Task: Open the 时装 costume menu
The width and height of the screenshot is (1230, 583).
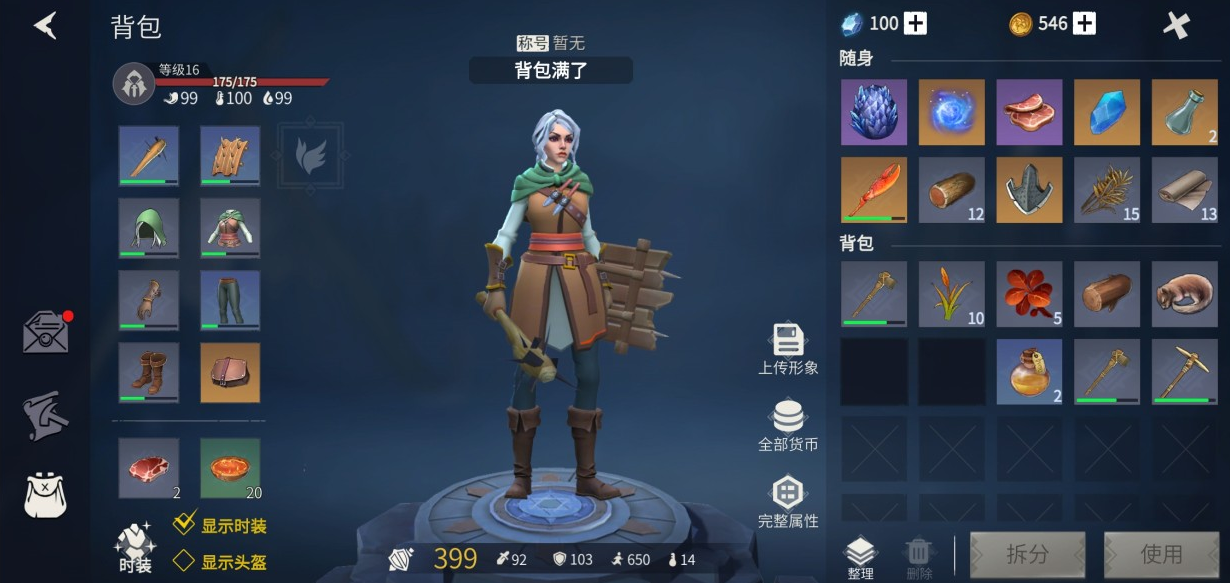Action: click(135, 548)
